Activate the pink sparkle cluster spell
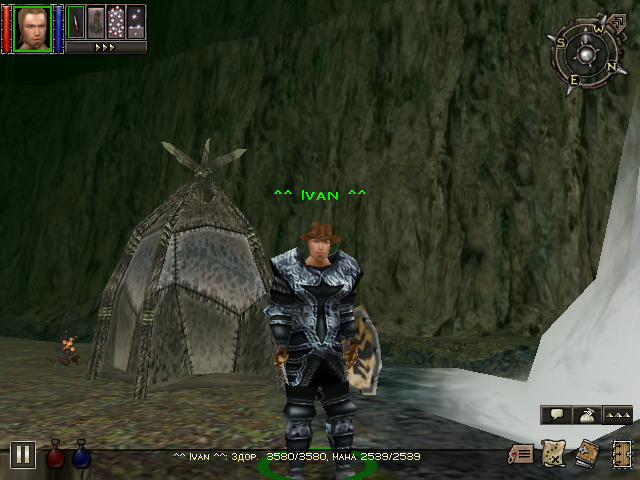Viewport: 640px width, 480px height. (x=116, y=21)
